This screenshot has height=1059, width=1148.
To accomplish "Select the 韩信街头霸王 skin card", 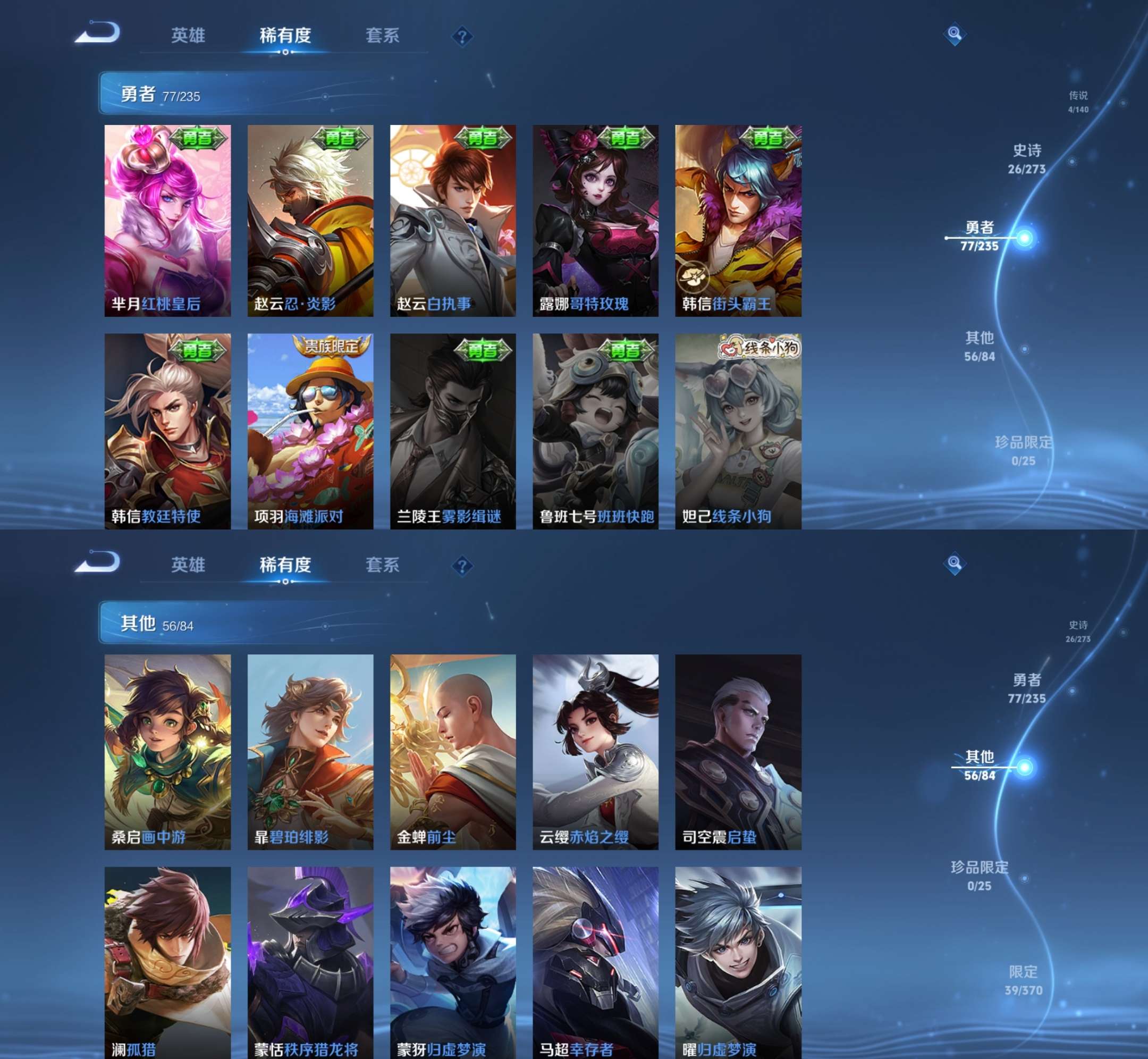I will pyautogui.click(x=738, y=221).
